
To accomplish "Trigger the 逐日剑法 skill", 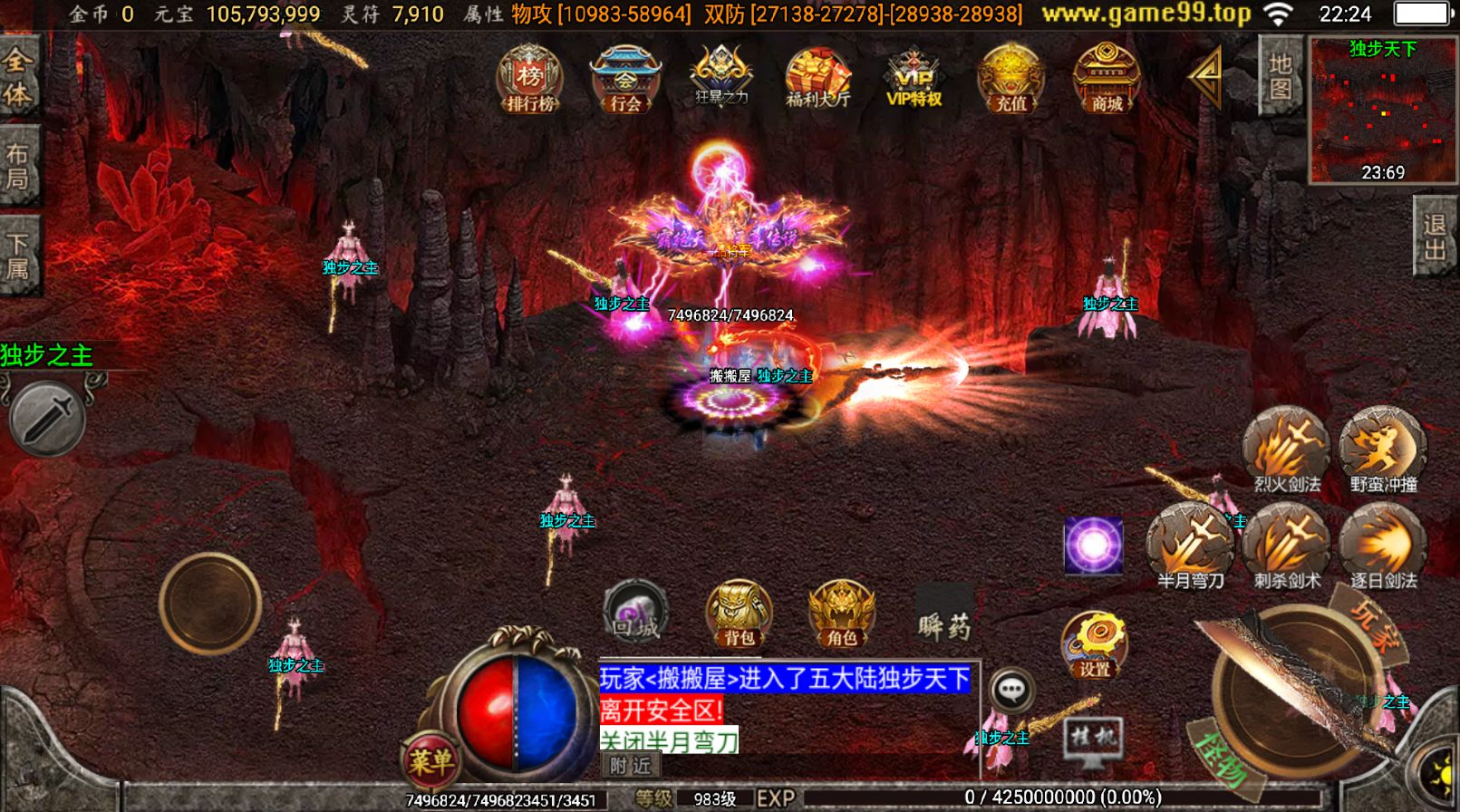I will pos(1383,546).
